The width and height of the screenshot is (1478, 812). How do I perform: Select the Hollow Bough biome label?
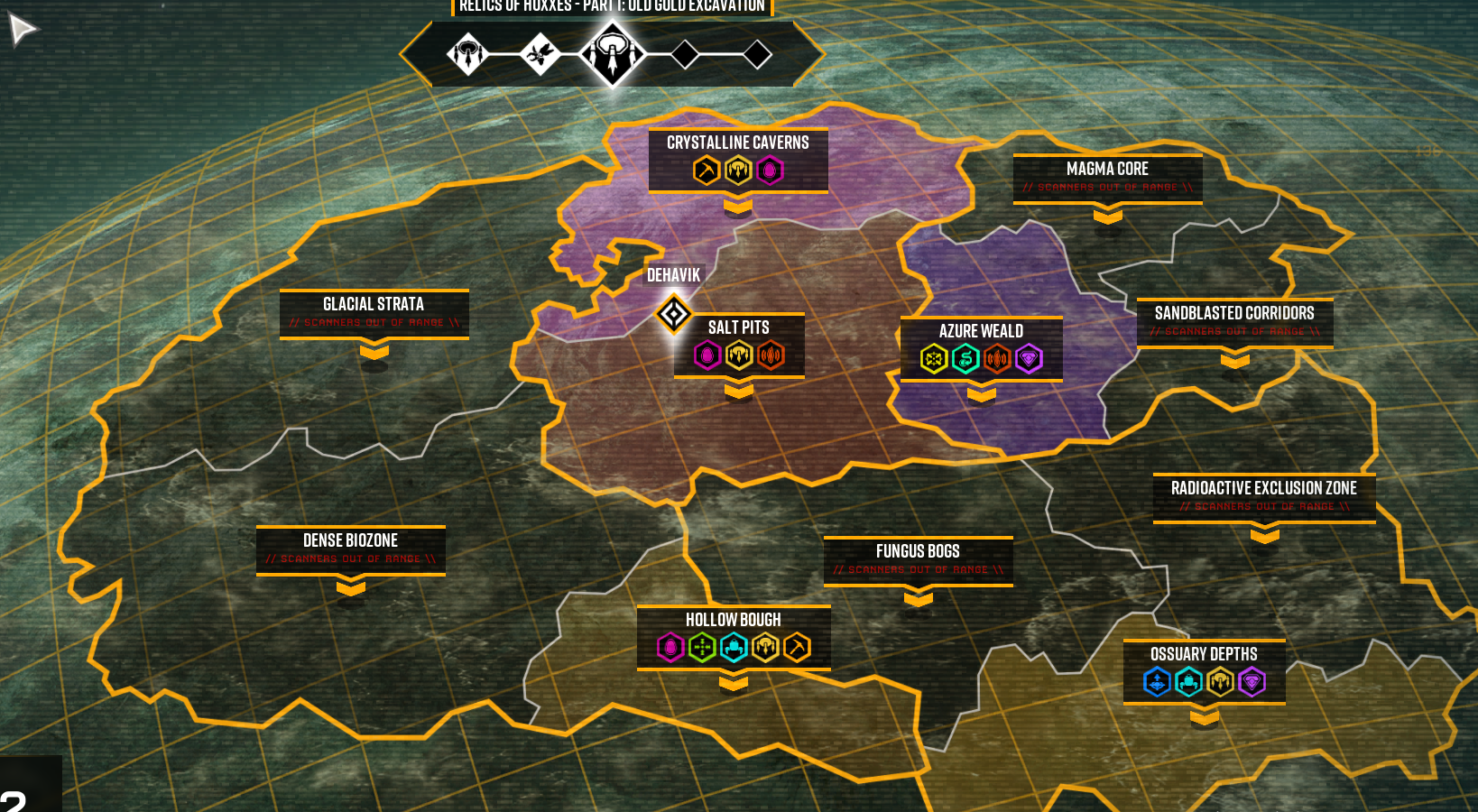point(733,620)
